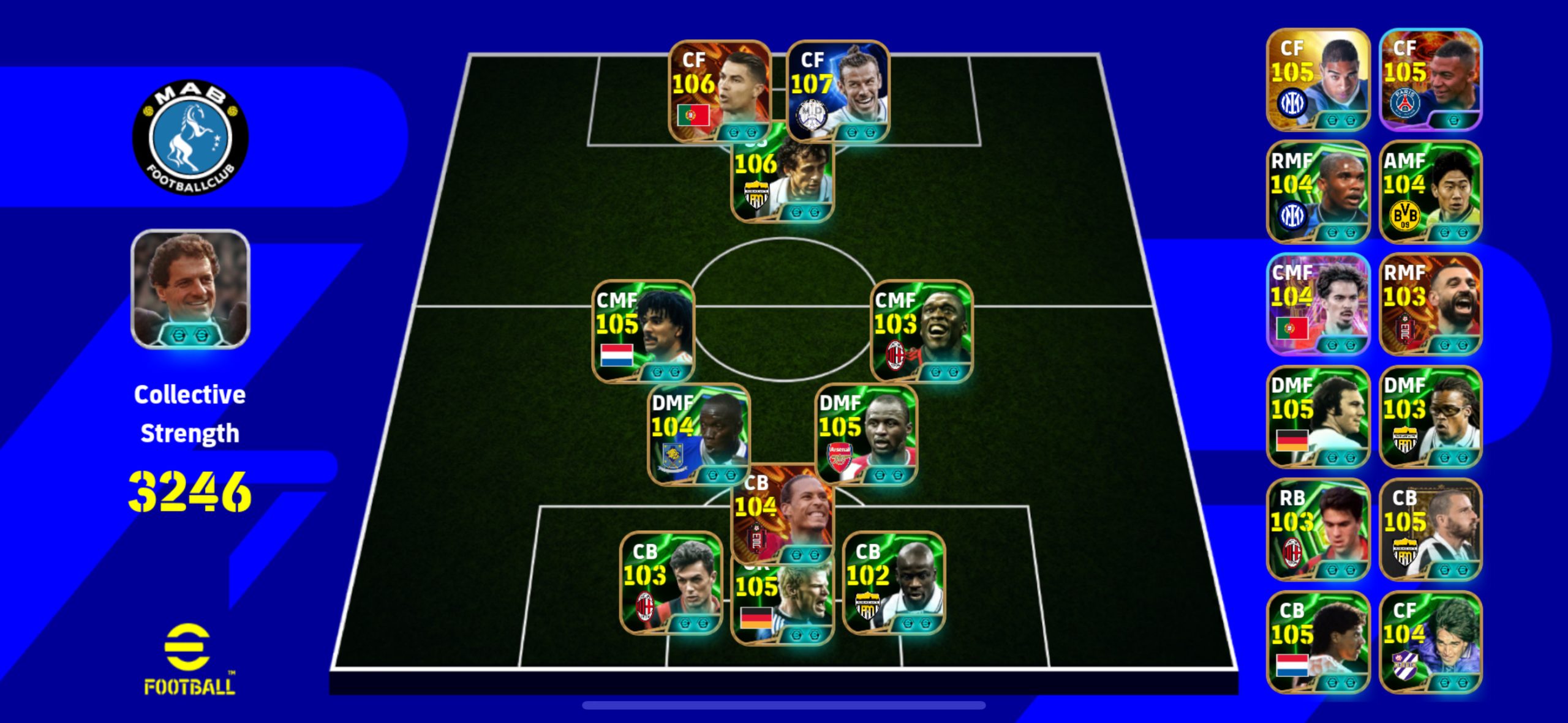Pick the 103 CMF AC Milan card

tap(921, 331)
